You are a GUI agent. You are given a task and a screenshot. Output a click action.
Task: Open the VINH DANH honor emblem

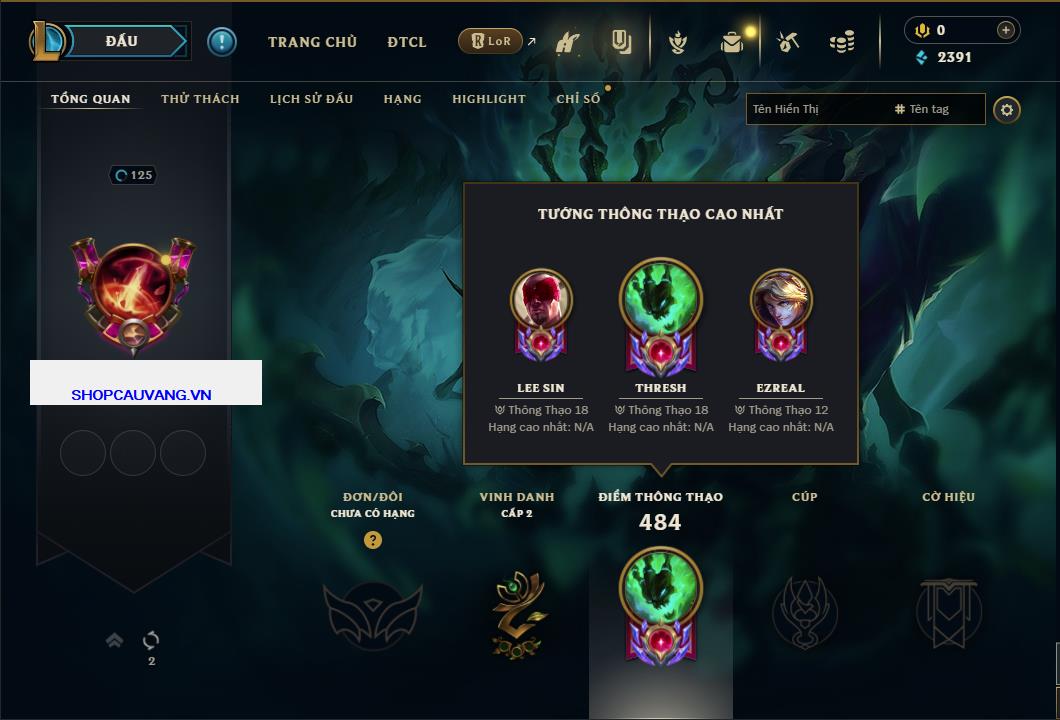[517, 612]
